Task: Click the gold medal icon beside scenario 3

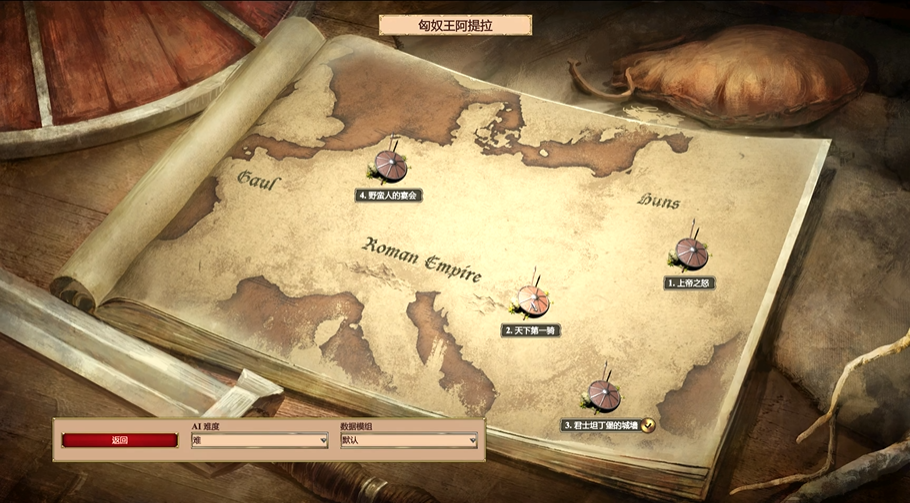Action: [649, 425]
